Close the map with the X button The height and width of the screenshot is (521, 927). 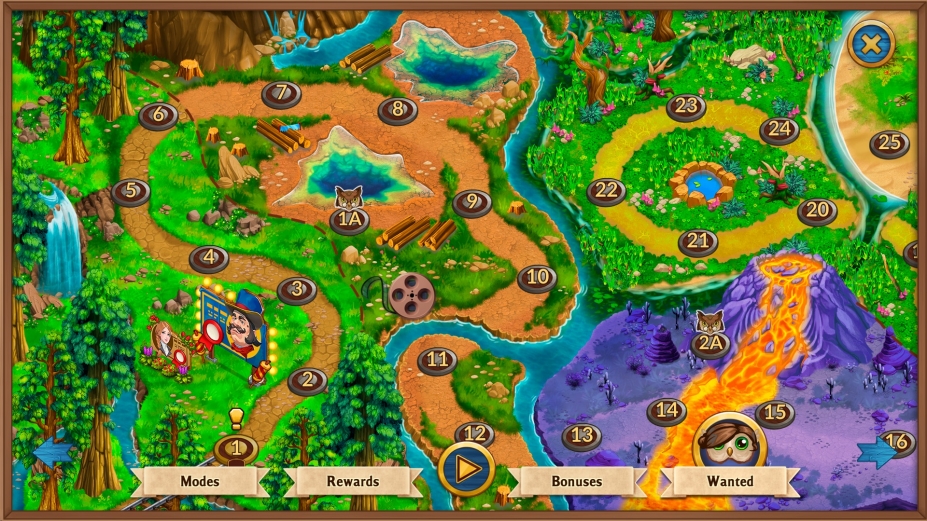point(872,43)
